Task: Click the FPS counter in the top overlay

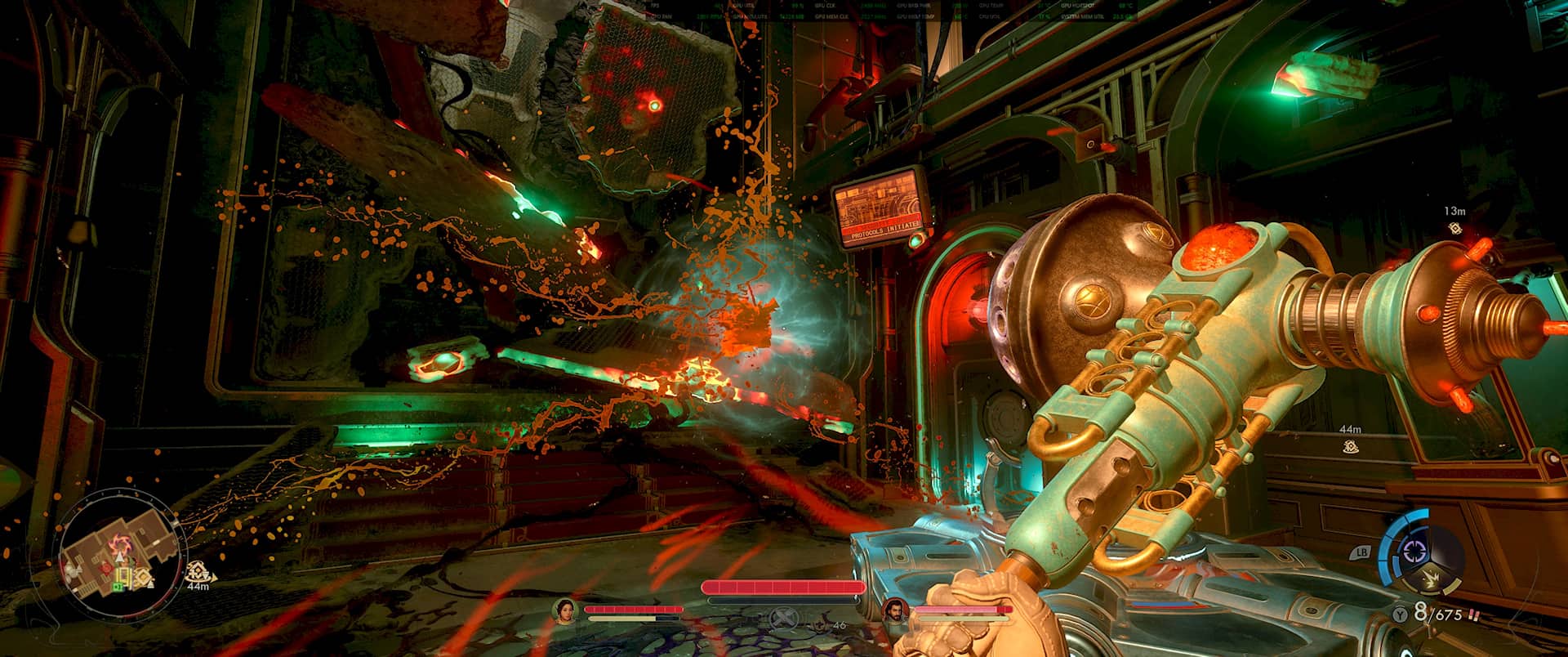Action: tap(653, 6)
